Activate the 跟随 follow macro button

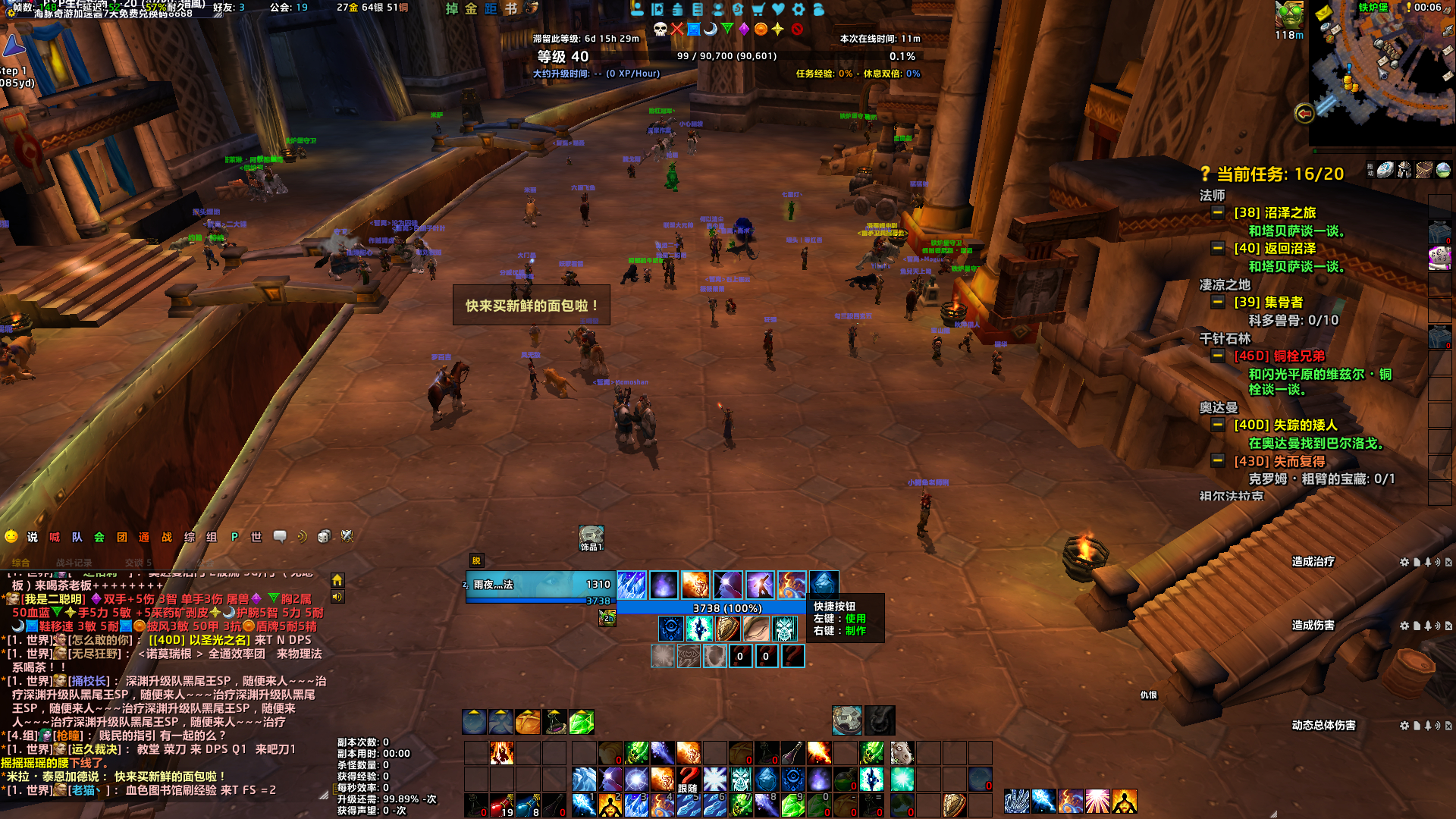(x=689, y=780)
